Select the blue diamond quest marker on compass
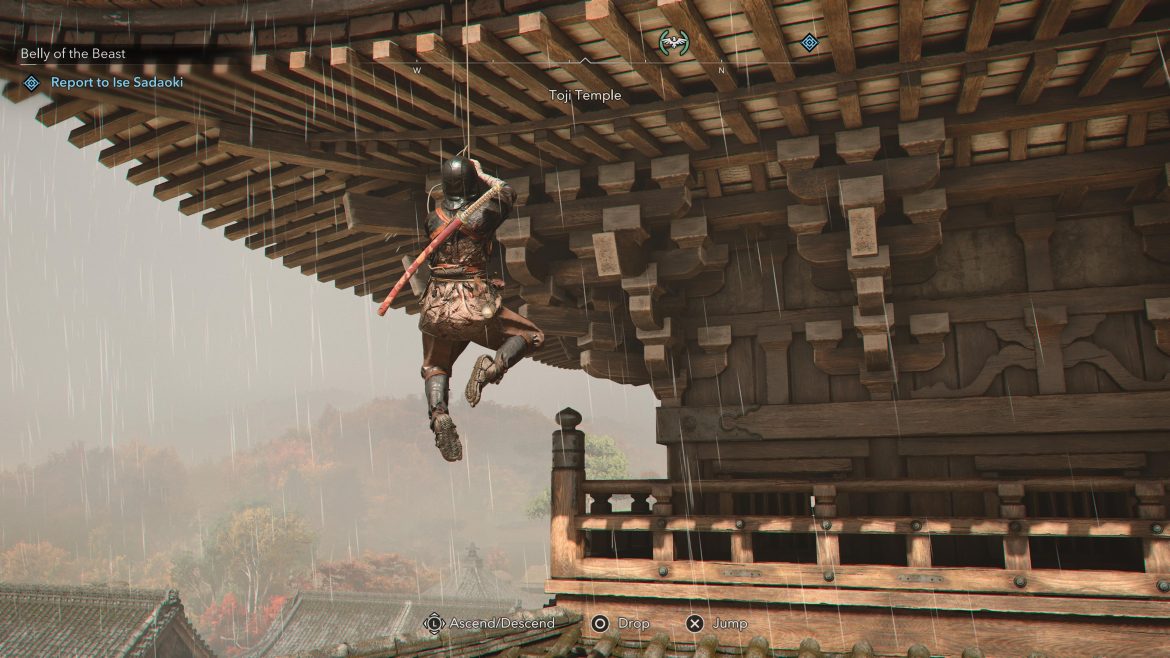This screenshot has height=658, width=1170. click(809, 42)
